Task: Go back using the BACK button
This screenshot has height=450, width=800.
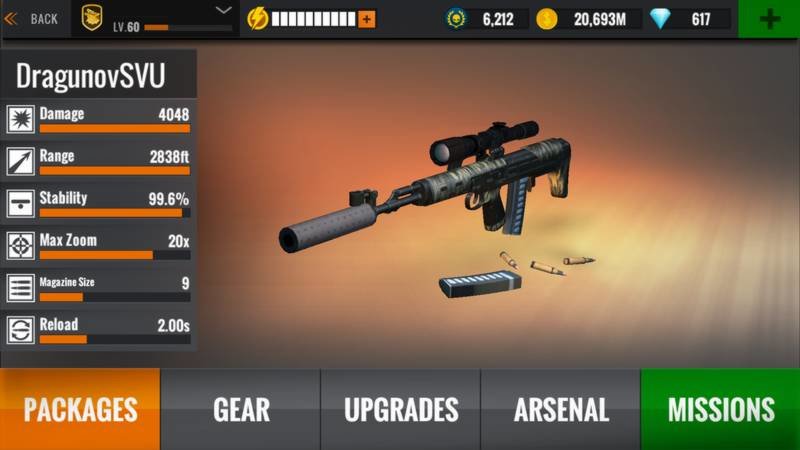Action: (x=32, y=18)
